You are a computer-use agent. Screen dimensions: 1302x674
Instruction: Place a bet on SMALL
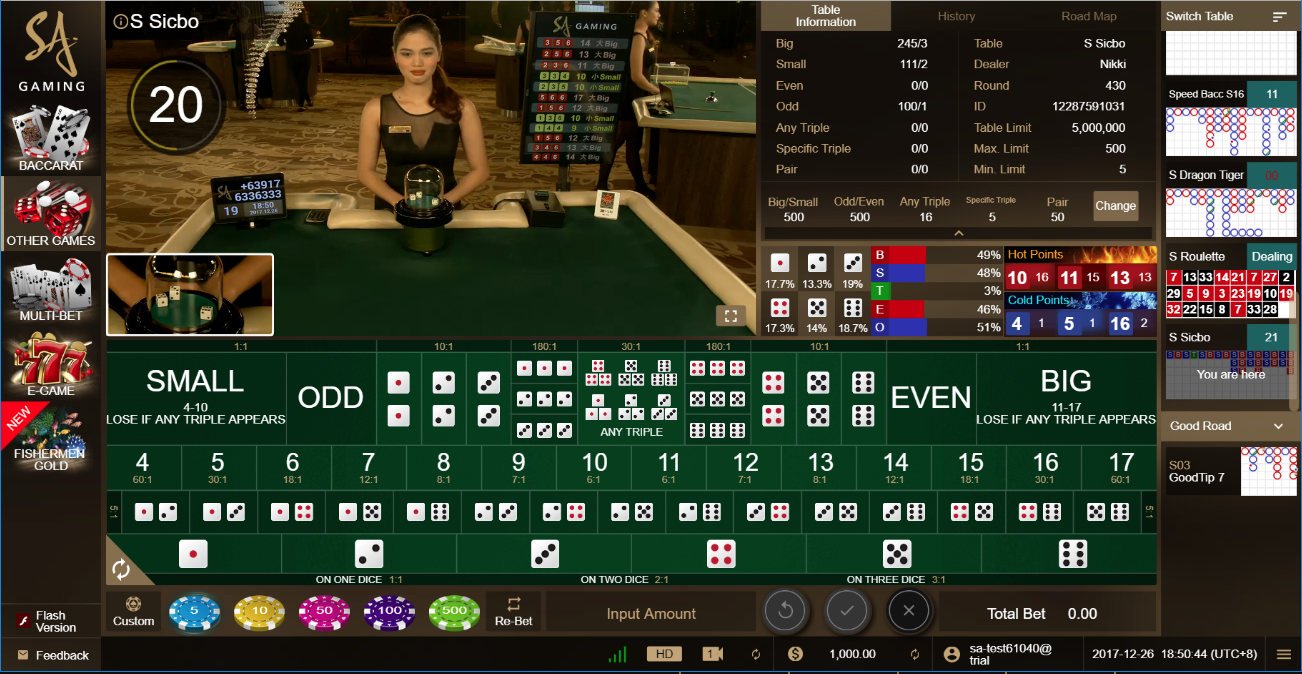pos(196,396)
